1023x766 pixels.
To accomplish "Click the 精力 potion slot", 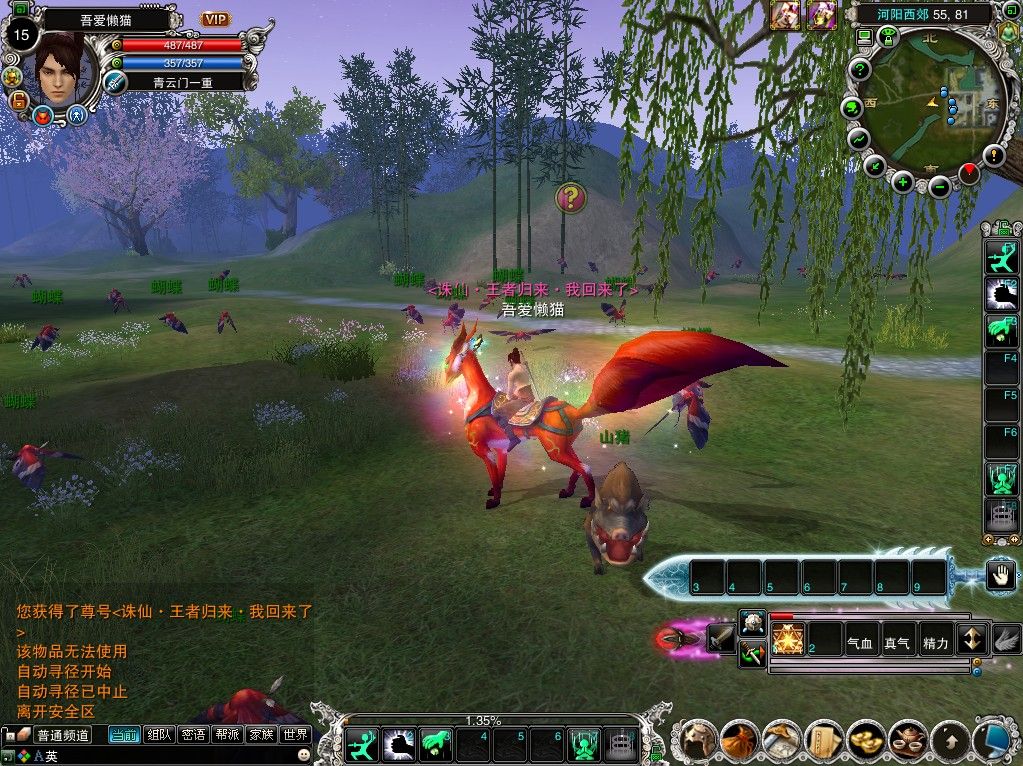I will [x=935, y=643].
